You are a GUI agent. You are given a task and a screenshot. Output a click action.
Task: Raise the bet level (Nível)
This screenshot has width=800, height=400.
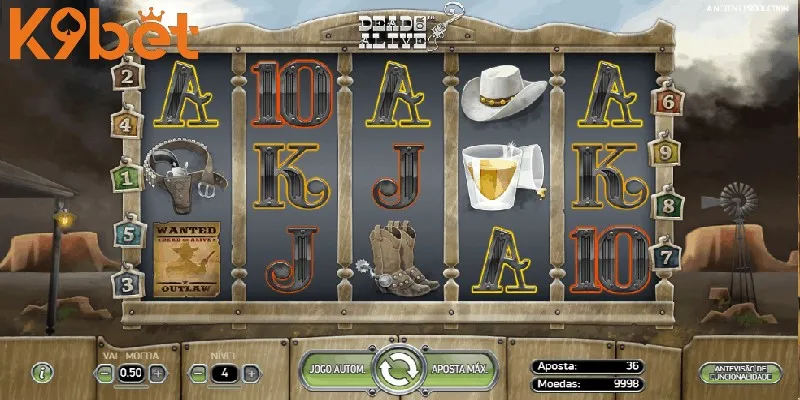251,373
